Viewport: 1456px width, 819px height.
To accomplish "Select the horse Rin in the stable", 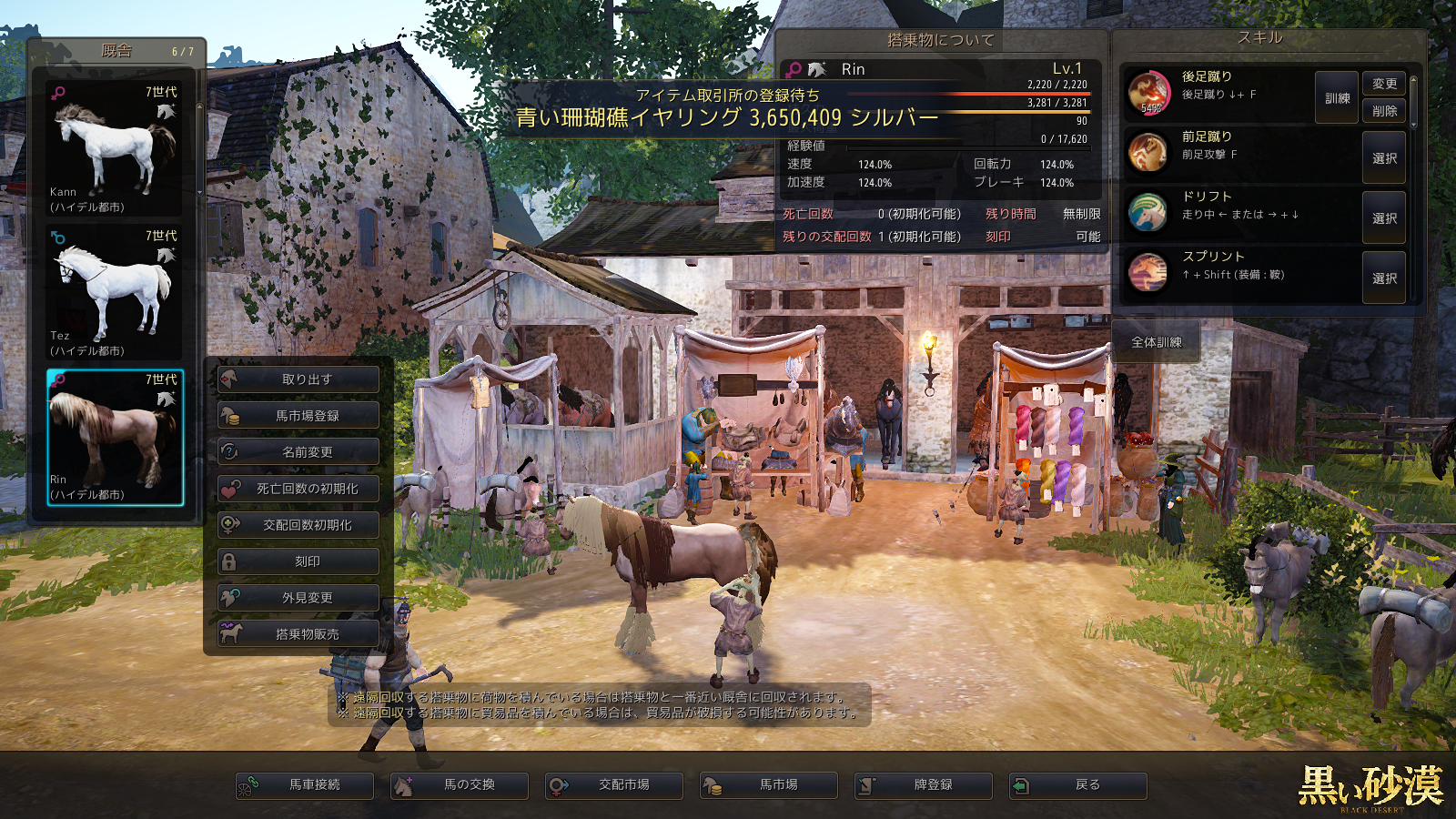I will pyautogui.click(x=115, y=437).
